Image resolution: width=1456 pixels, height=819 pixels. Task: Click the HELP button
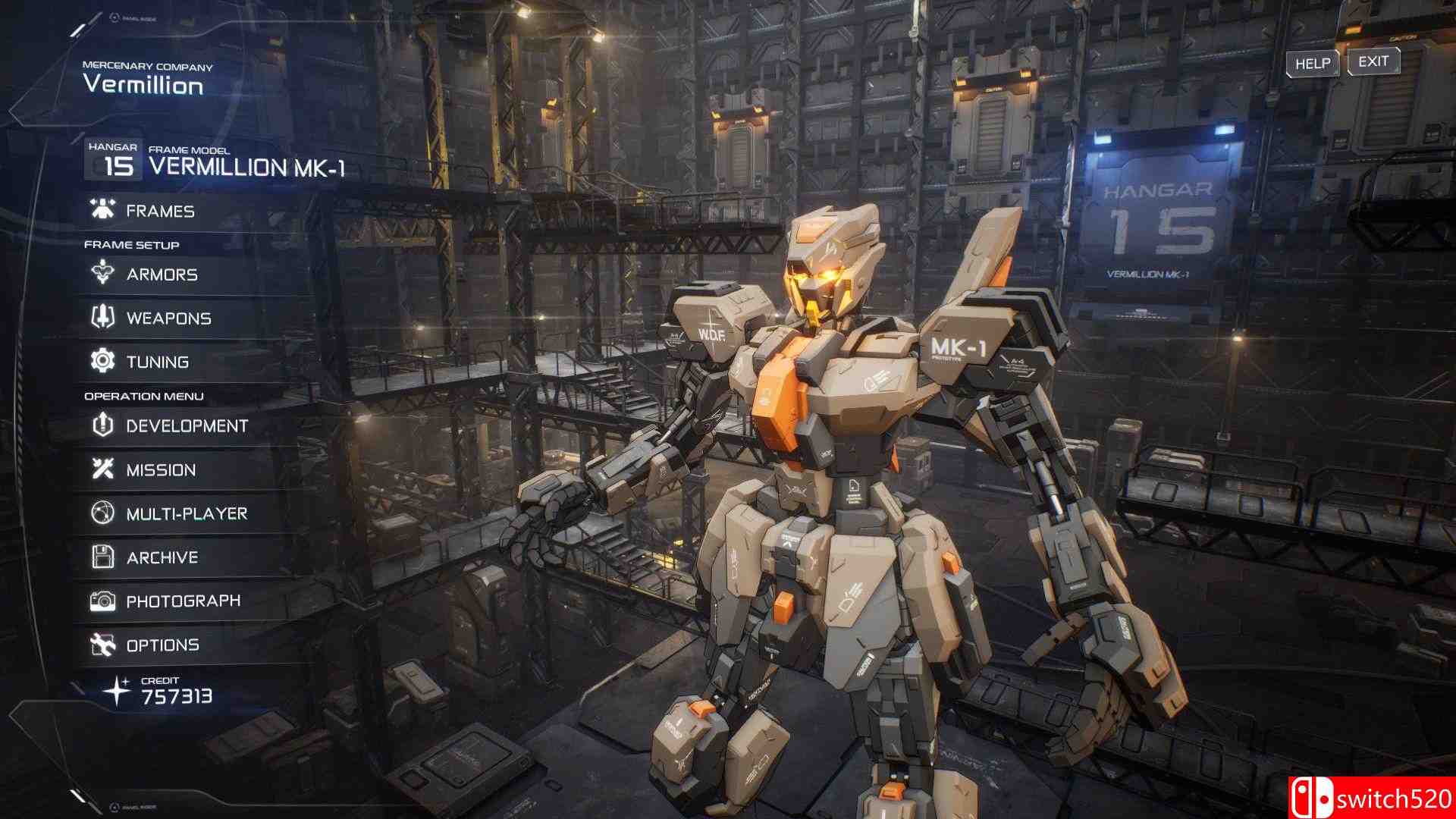[1312, 64]
